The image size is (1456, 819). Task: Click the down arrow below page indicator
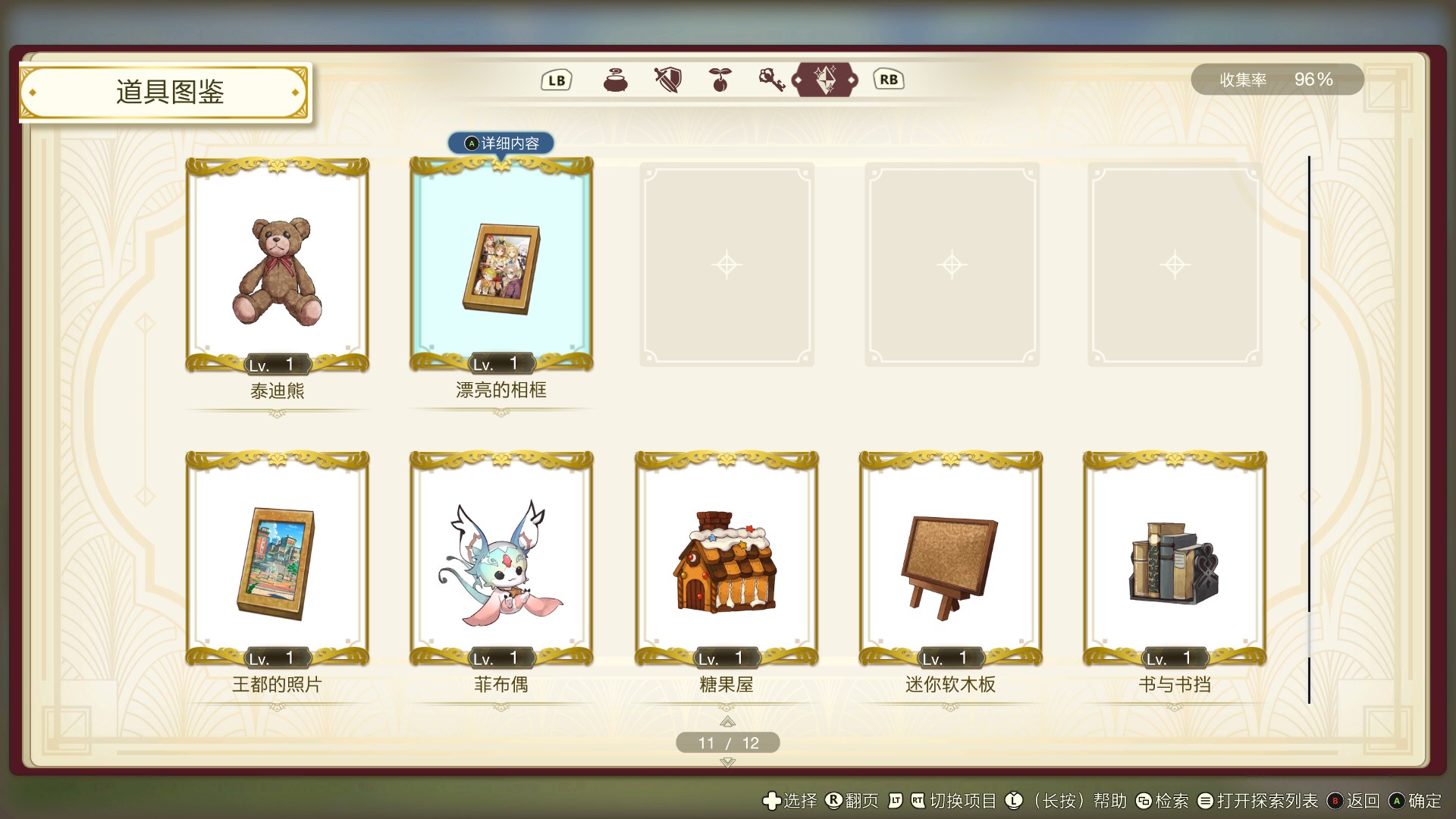[x=726, y=761]
